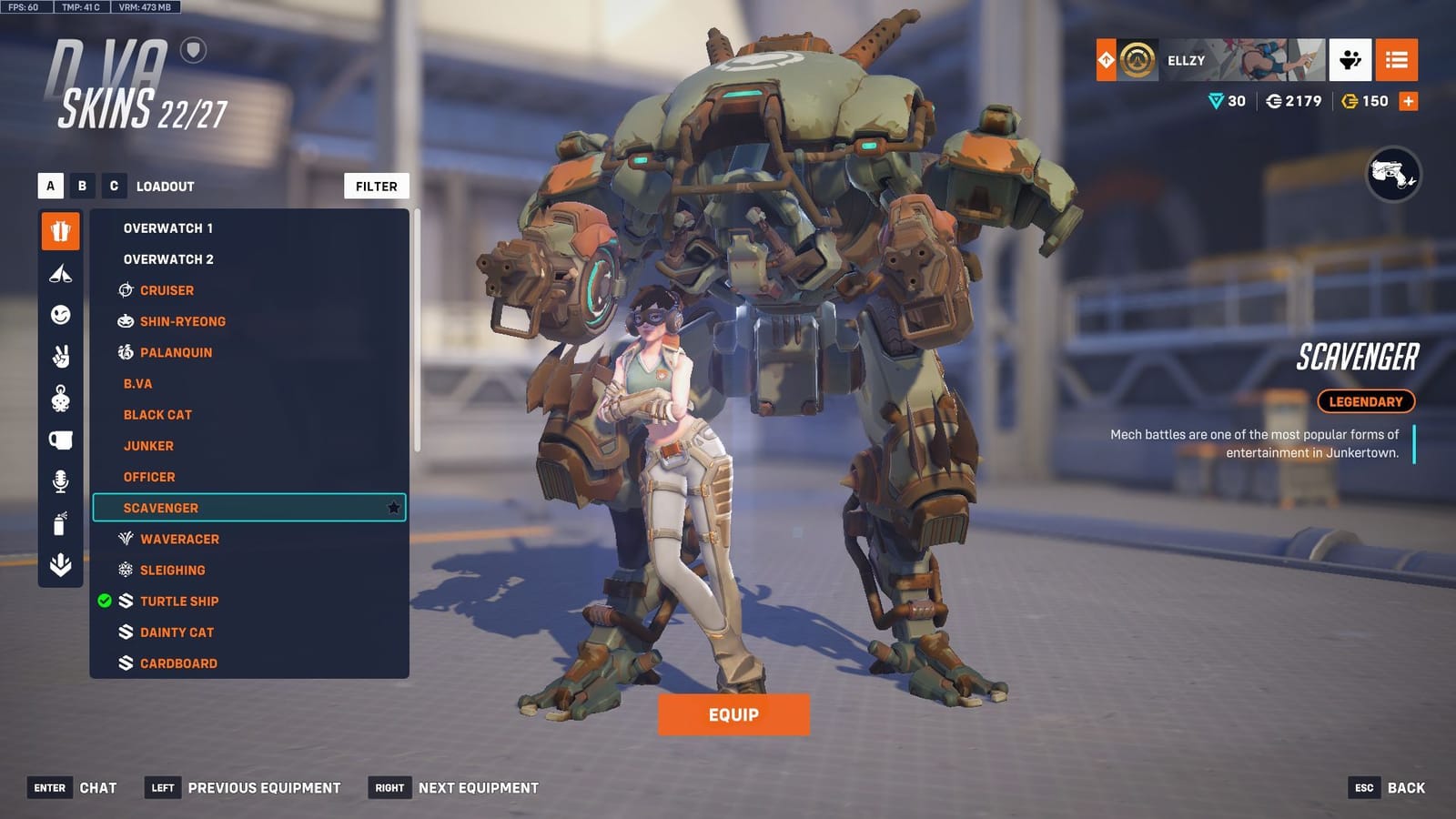This screenshot has height=819, width=1456.
Task: Select the Overwatch 2 skins group
Action: point(167,259)
